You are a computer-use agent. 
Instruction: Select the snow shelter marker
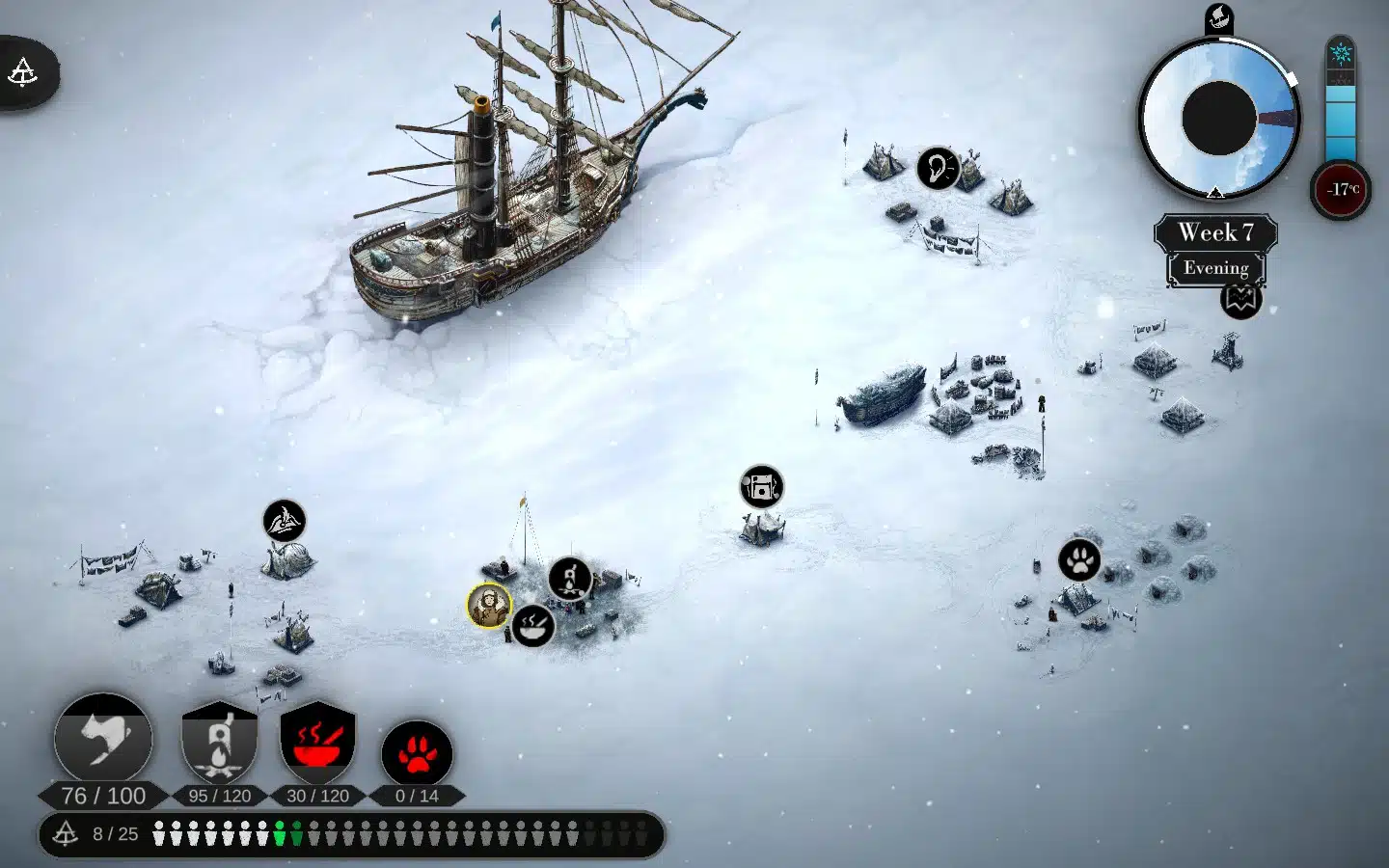285,521
